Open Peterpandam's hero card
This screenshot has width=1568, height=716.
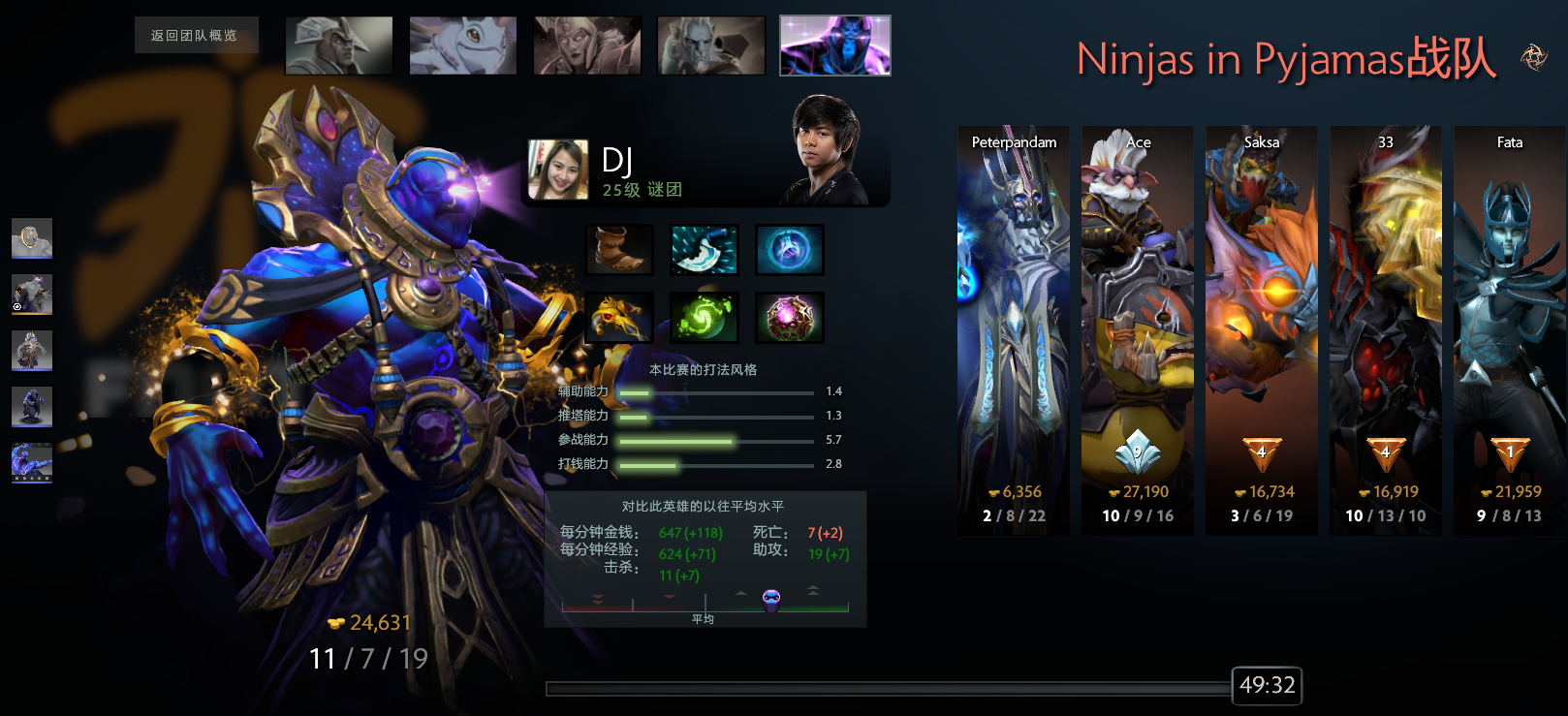click(x=1014, y=329)
